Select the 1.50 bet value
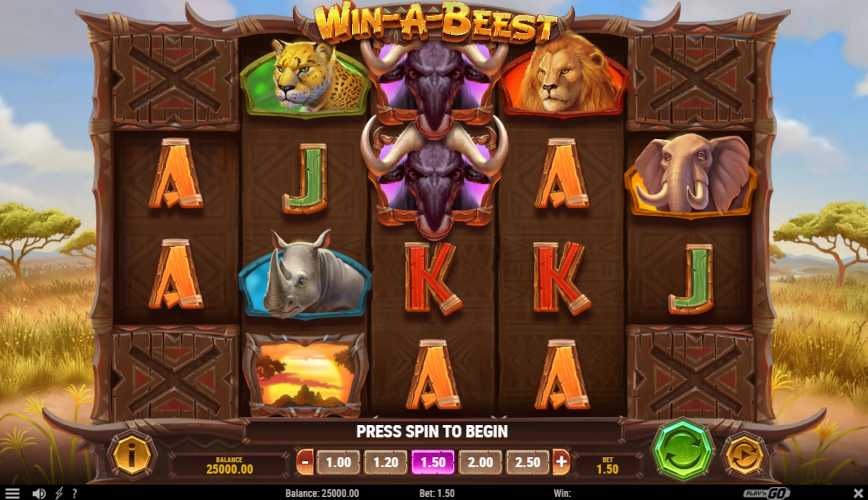Screen dimensions: 868x500 pyautogui.click(x=433, y=462)
